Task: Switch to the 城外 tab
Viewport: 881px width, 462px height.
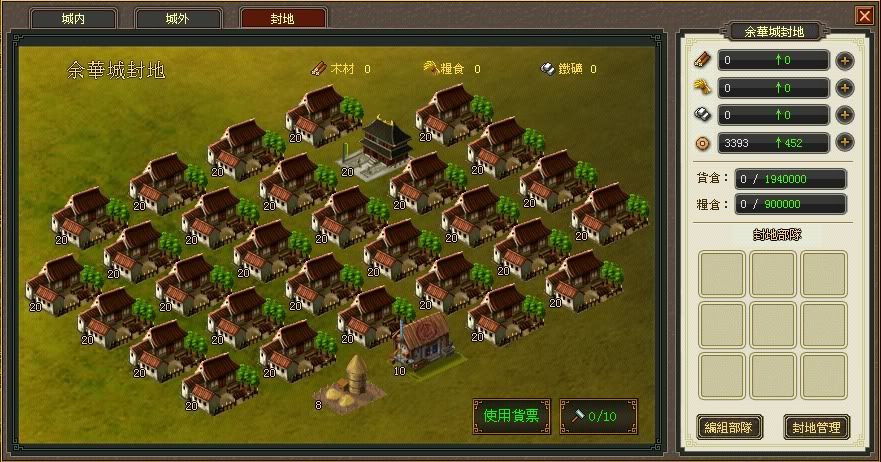Action: 177,19
